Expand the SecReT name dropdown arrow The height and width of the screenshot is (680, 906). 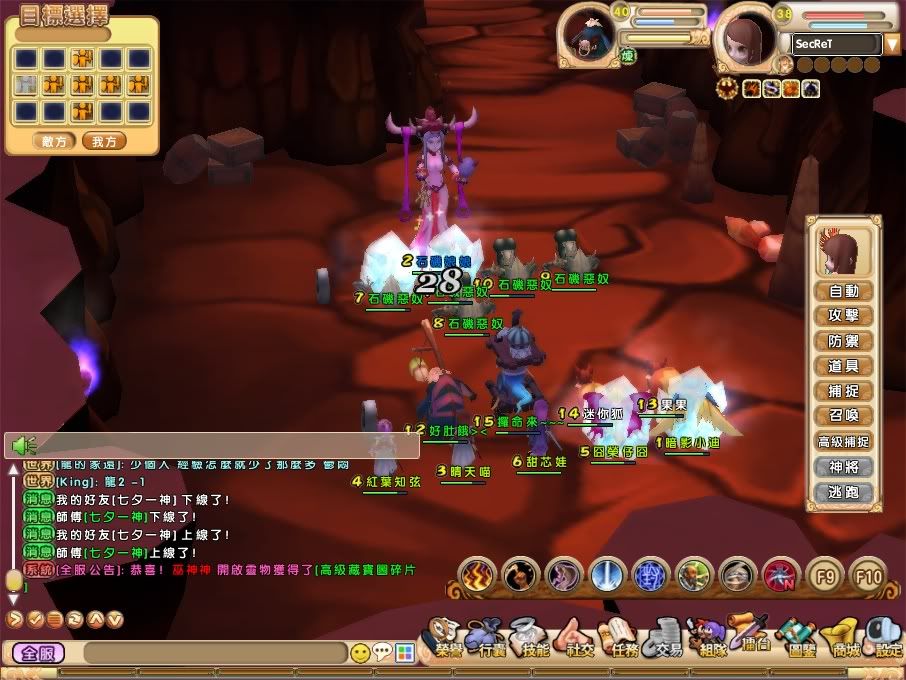click(892, 44)
